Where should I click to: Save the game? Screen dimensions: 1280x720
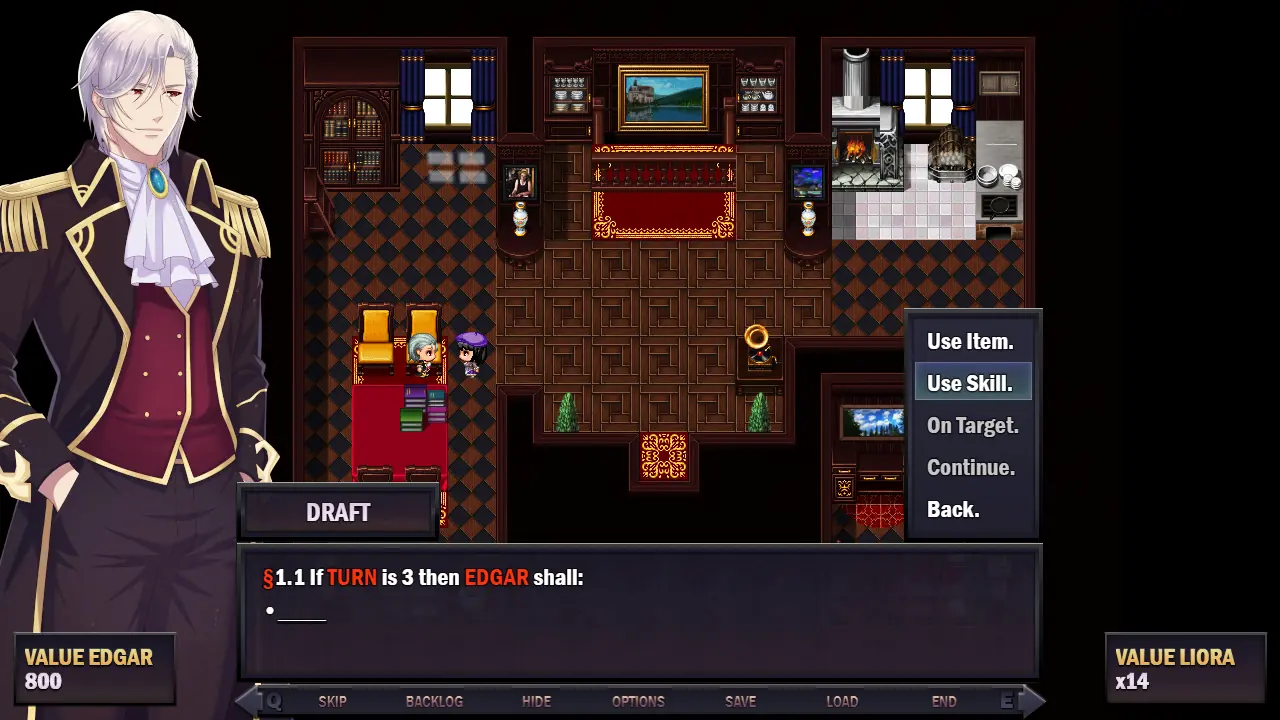coord(740,702)
